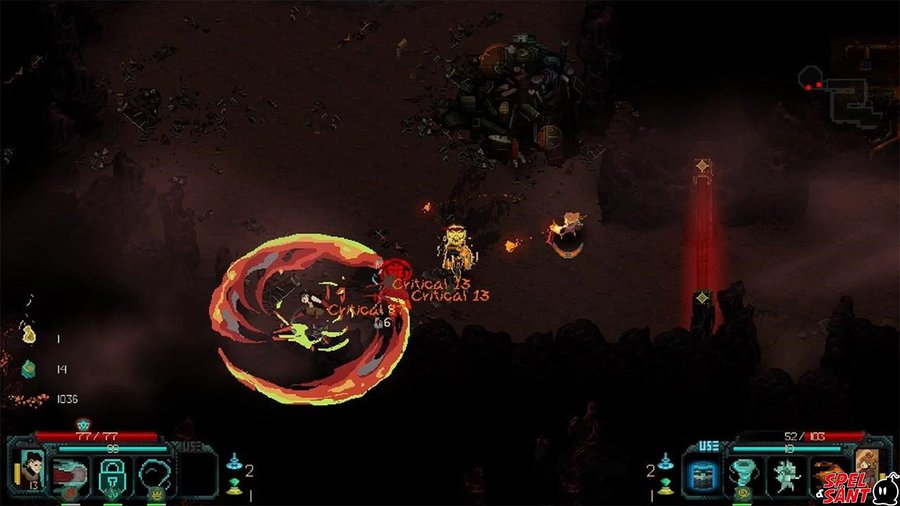This screenshot has height=506, width=900.
Task: Use the blue chest item slot
Action: pyautogui.click(x=699, y=475)
